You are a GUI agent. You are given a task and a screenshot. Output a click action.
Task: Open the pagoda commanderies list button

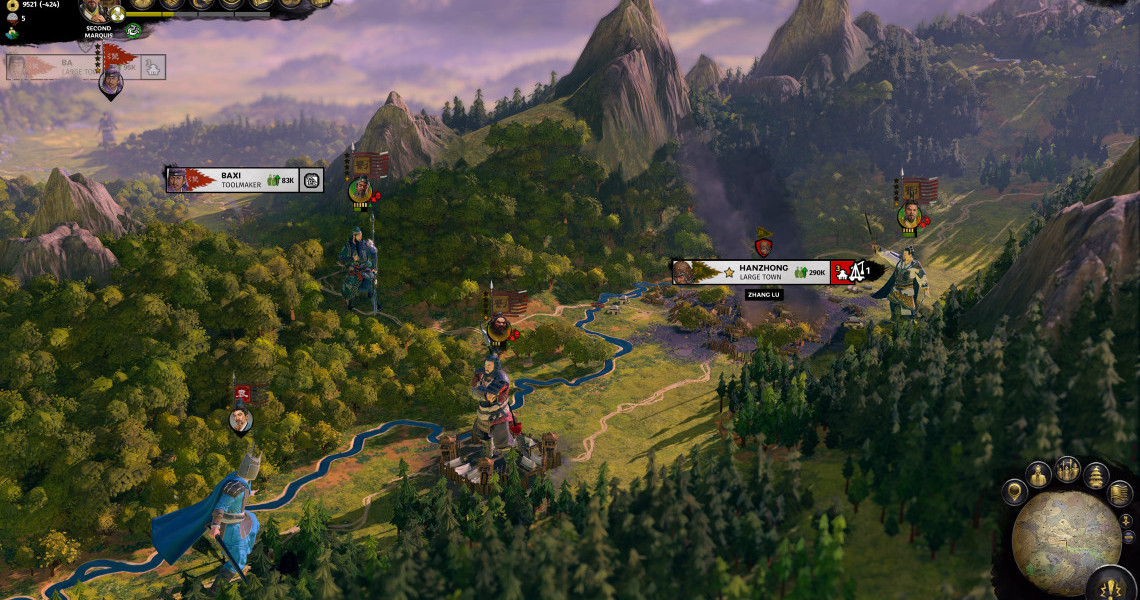(1097, 475)
